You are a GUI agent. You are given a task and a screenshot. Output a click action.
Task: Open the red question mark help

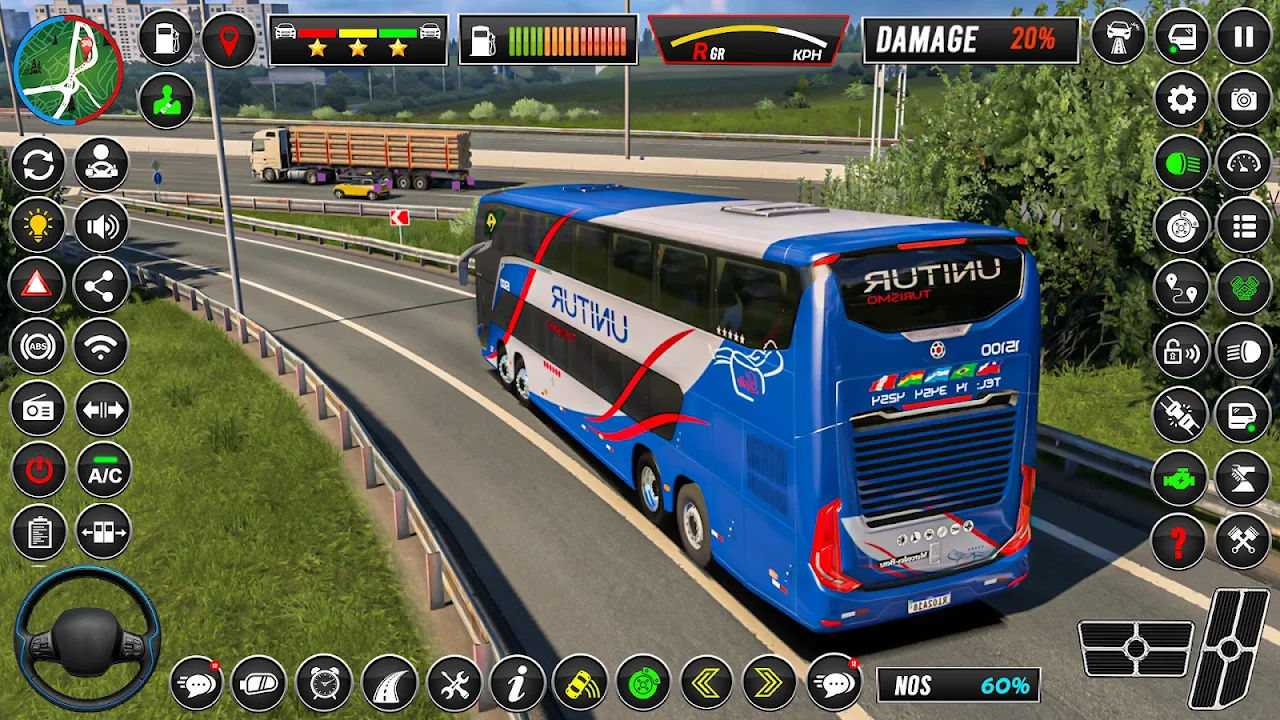click(1179, 541)
